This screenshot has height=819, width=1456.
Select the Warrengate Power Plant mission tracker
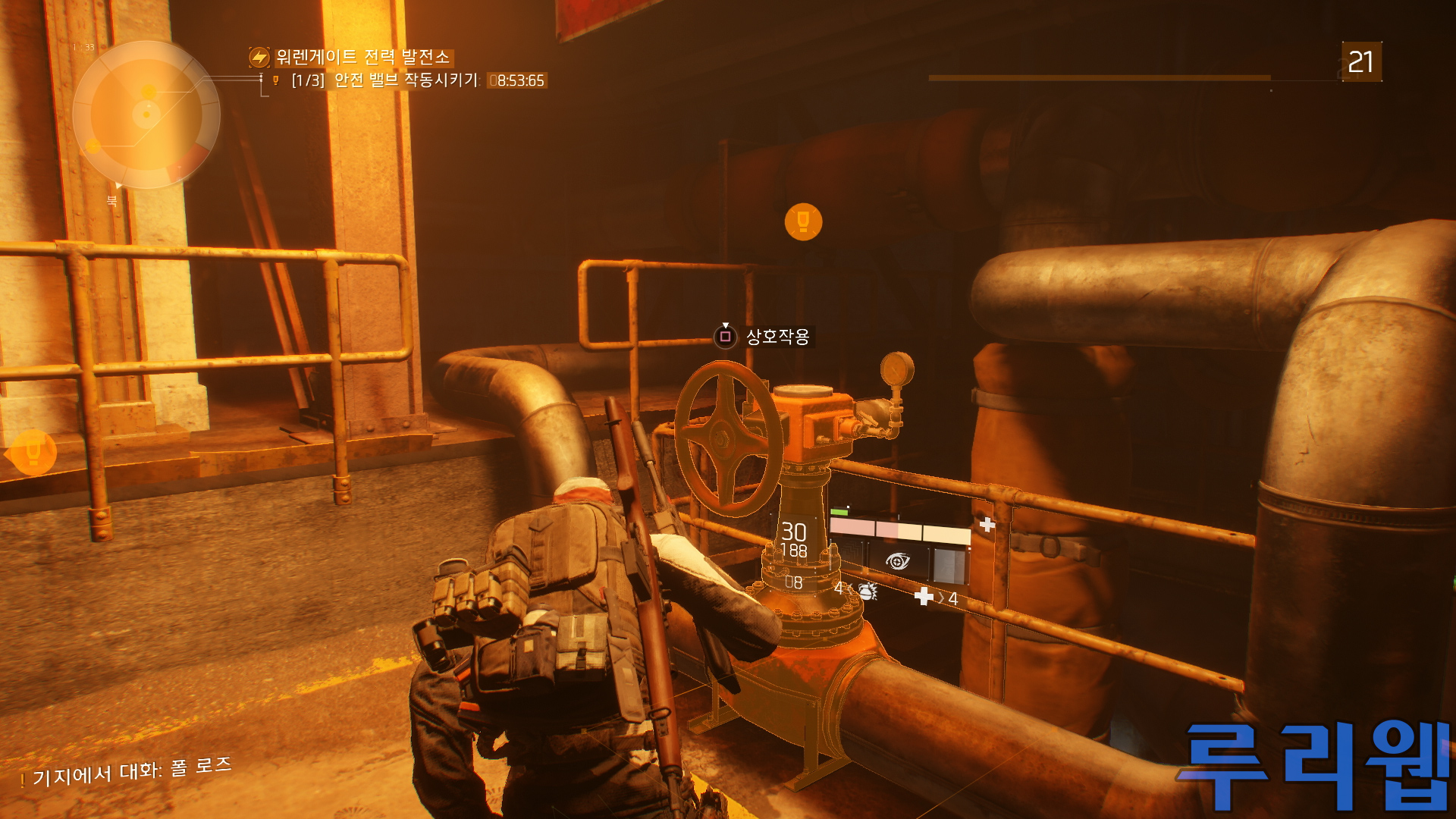click(x=362, y=57)
